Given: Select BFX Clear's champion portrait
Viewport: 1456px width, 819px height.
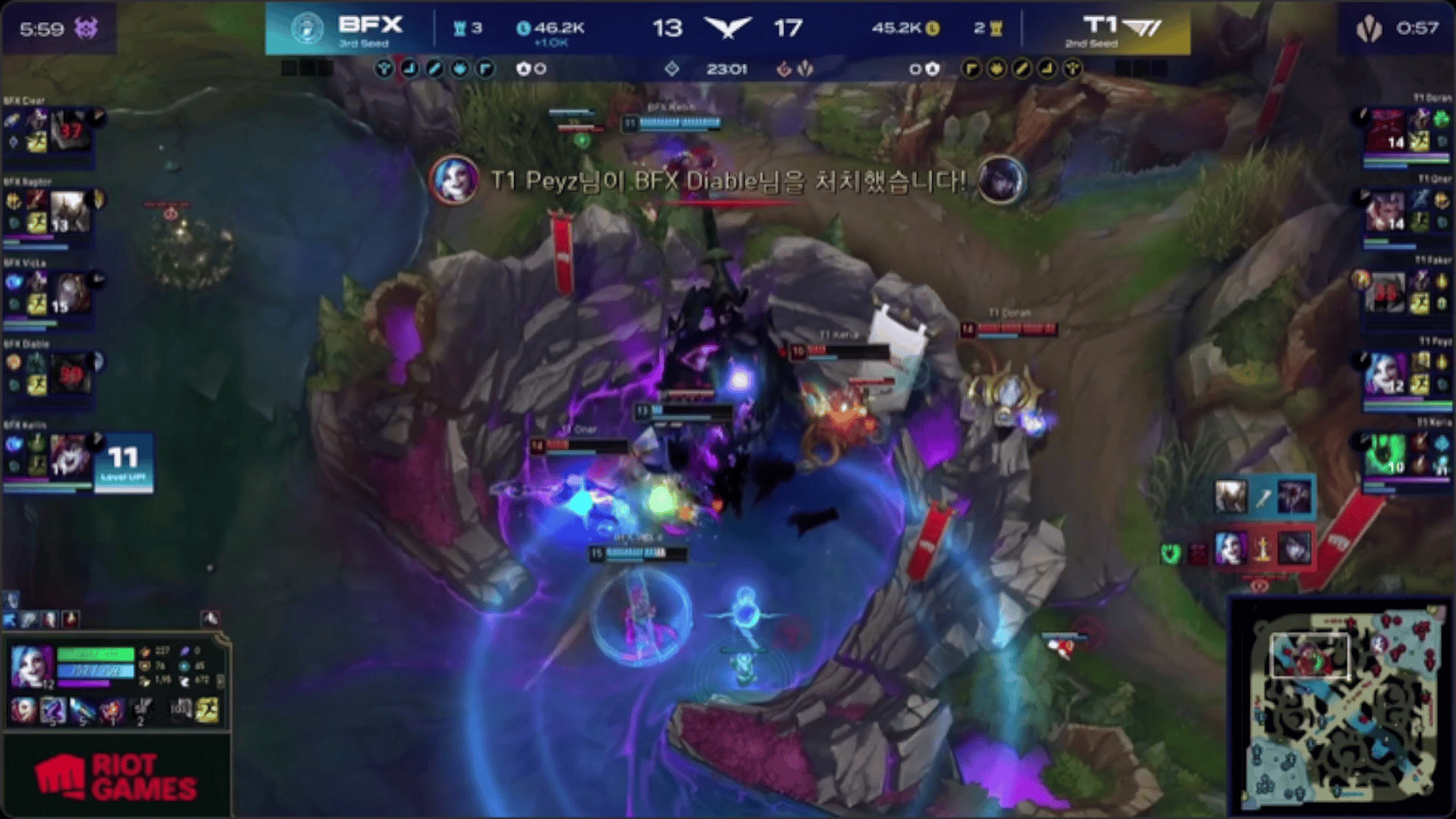Looking at the screenshot, I should tap(70, 129).
